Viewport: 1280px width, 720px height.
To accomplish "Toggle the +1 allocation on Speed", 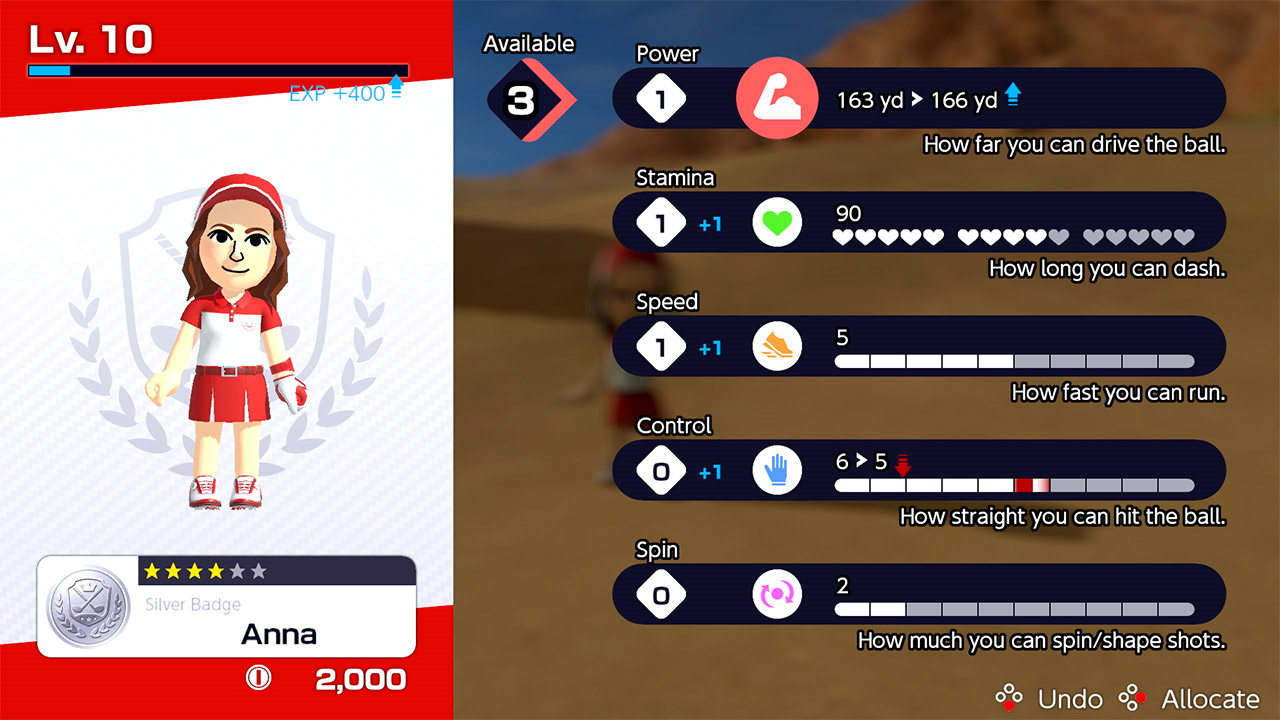I will [x=709, y=349].
